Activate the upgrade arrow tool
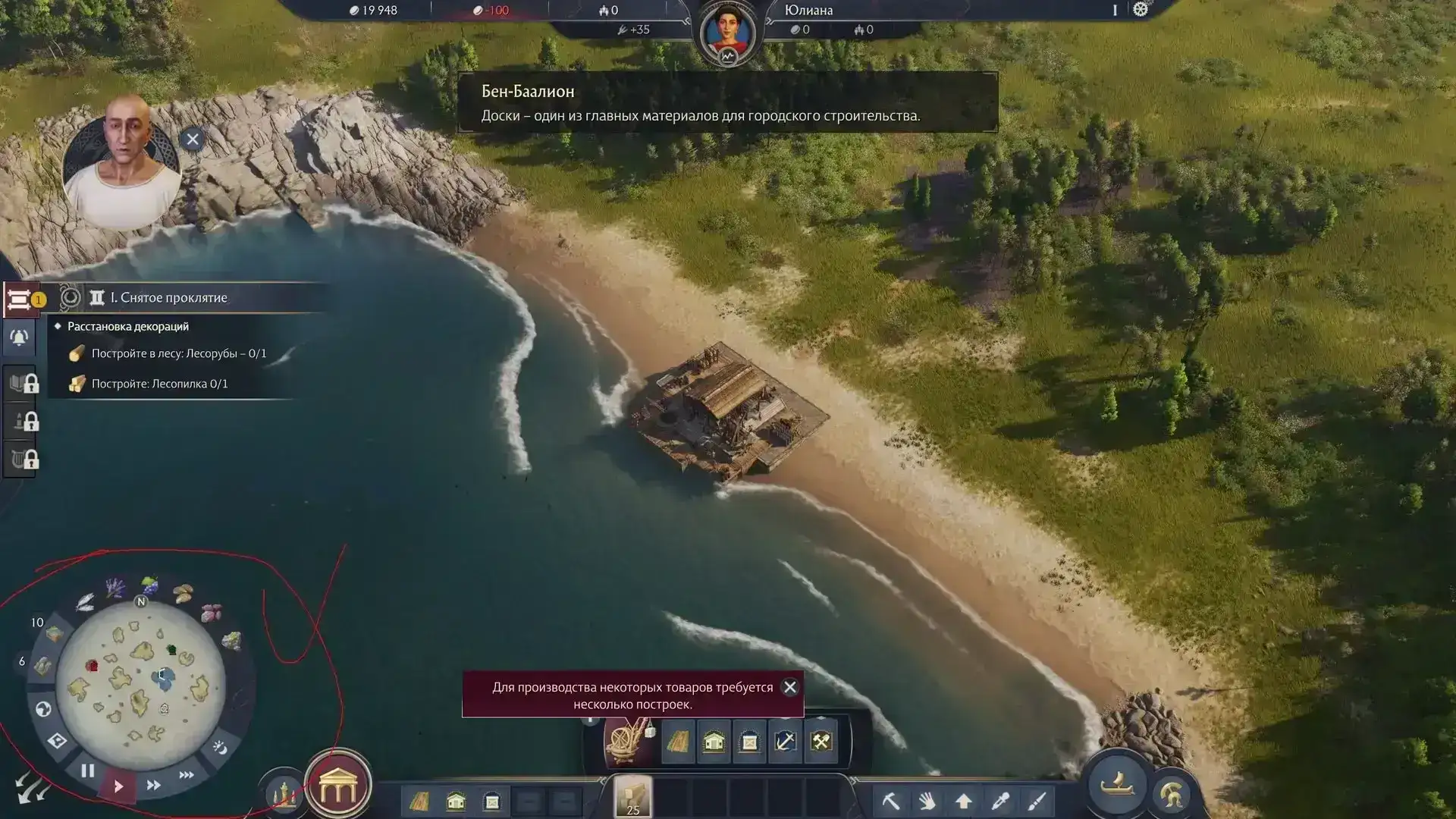Image resolution: width=1456 pixels, height=819 pixels. tap(963, 801)
